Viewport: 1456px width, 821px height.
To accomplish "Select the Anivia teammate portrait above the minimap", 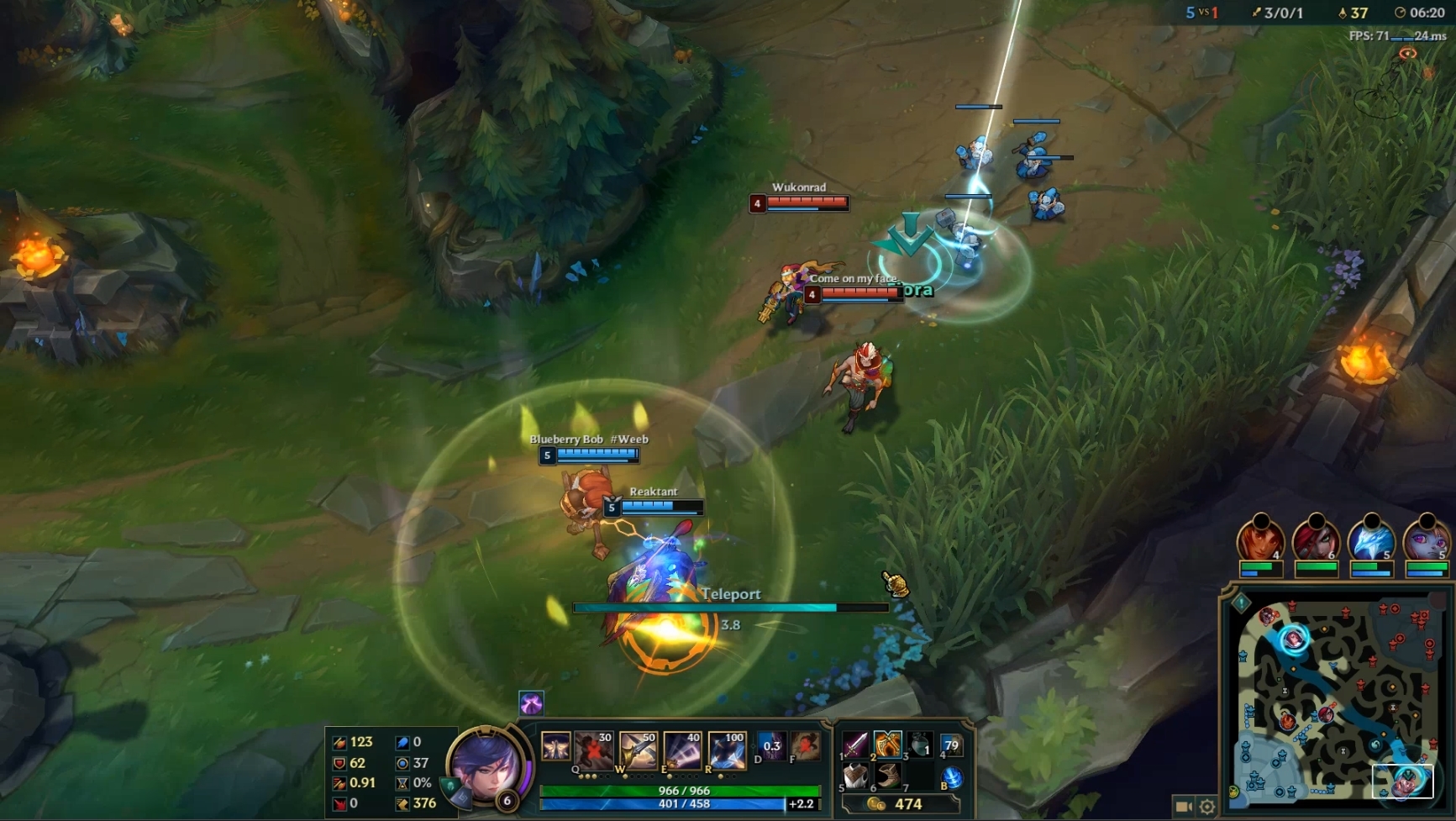I will tap(1371, 542).
